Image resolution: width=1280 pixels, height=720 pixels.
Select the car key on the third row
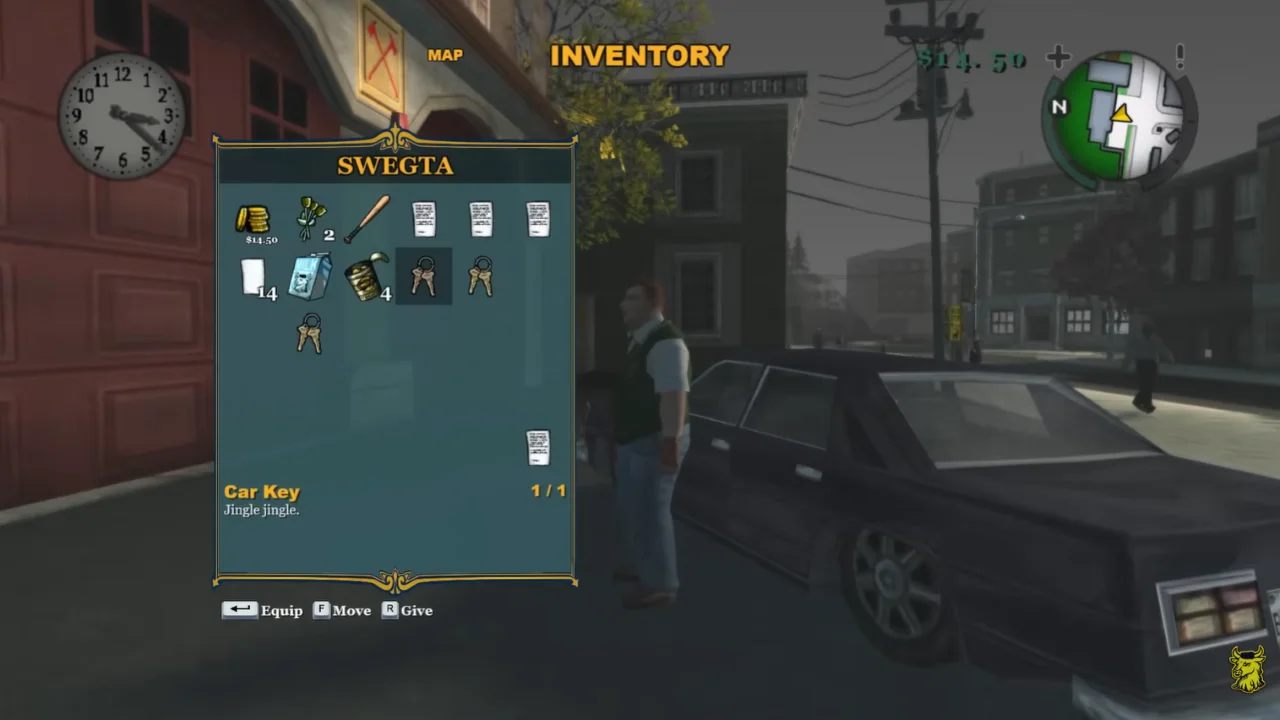(310, 334)
